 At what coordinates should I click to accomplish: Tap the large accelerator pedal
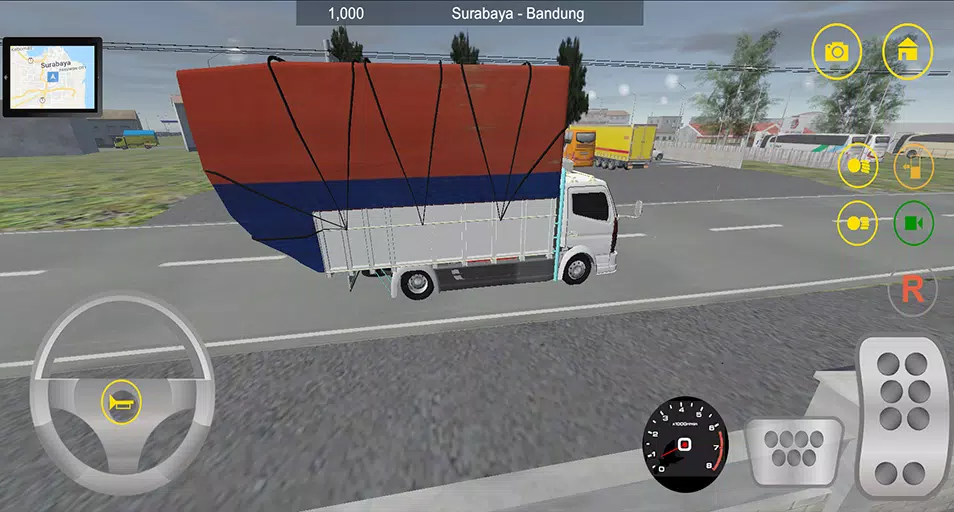(x=904, y=417)
